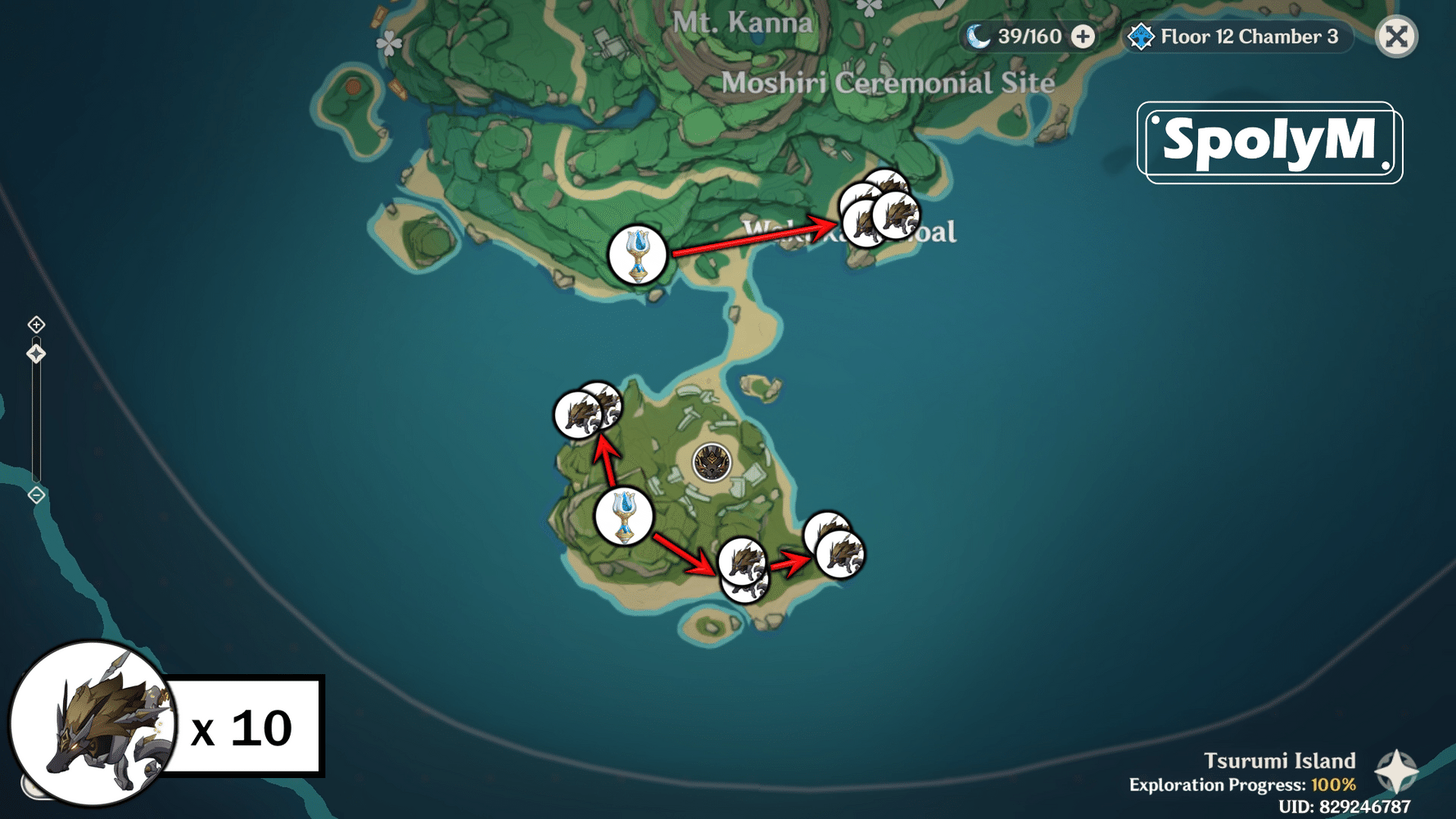The image size is (1456, 819).
Task: Close the map with the X button
Action: [x=1396, y=36]
